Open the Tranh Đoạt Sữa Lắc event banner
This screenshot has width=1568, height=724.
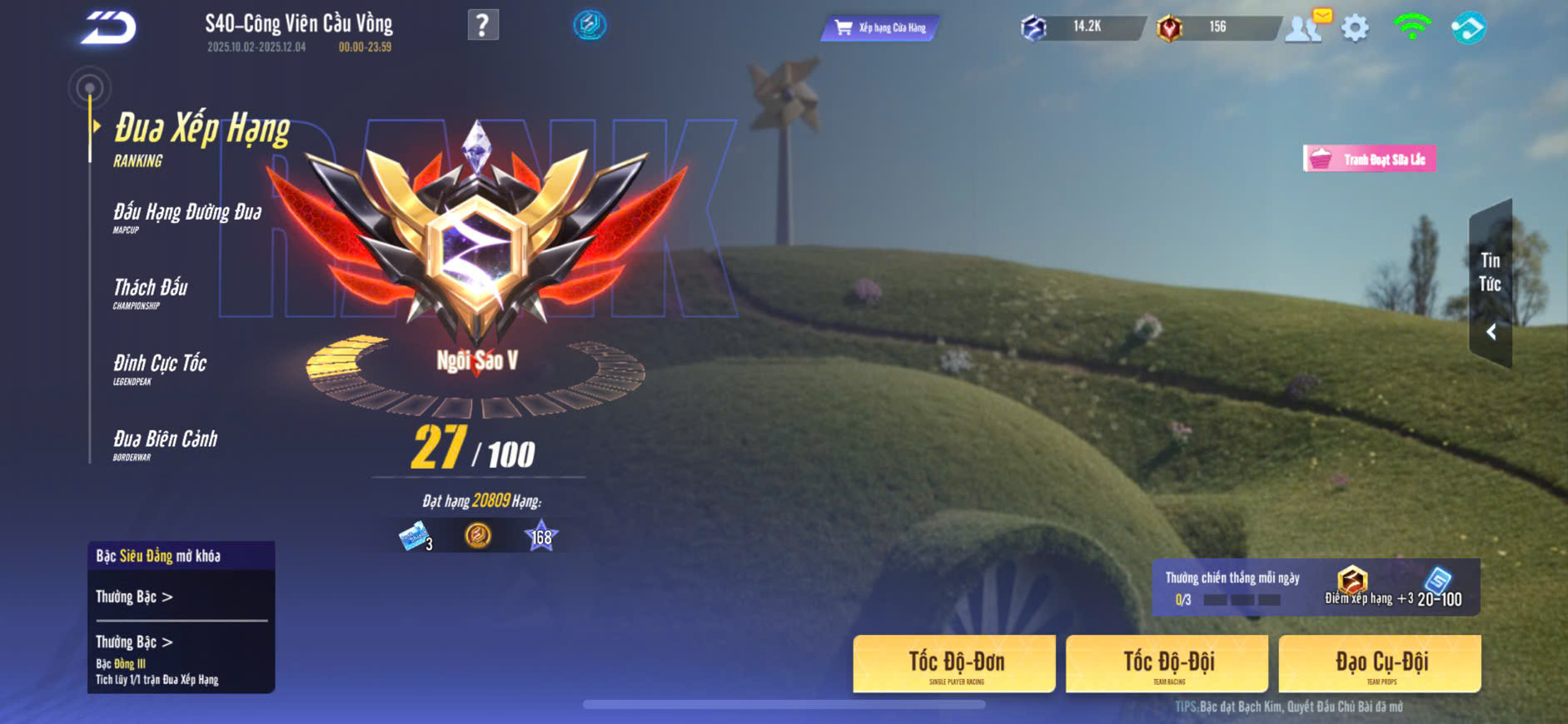[1370, 159]
